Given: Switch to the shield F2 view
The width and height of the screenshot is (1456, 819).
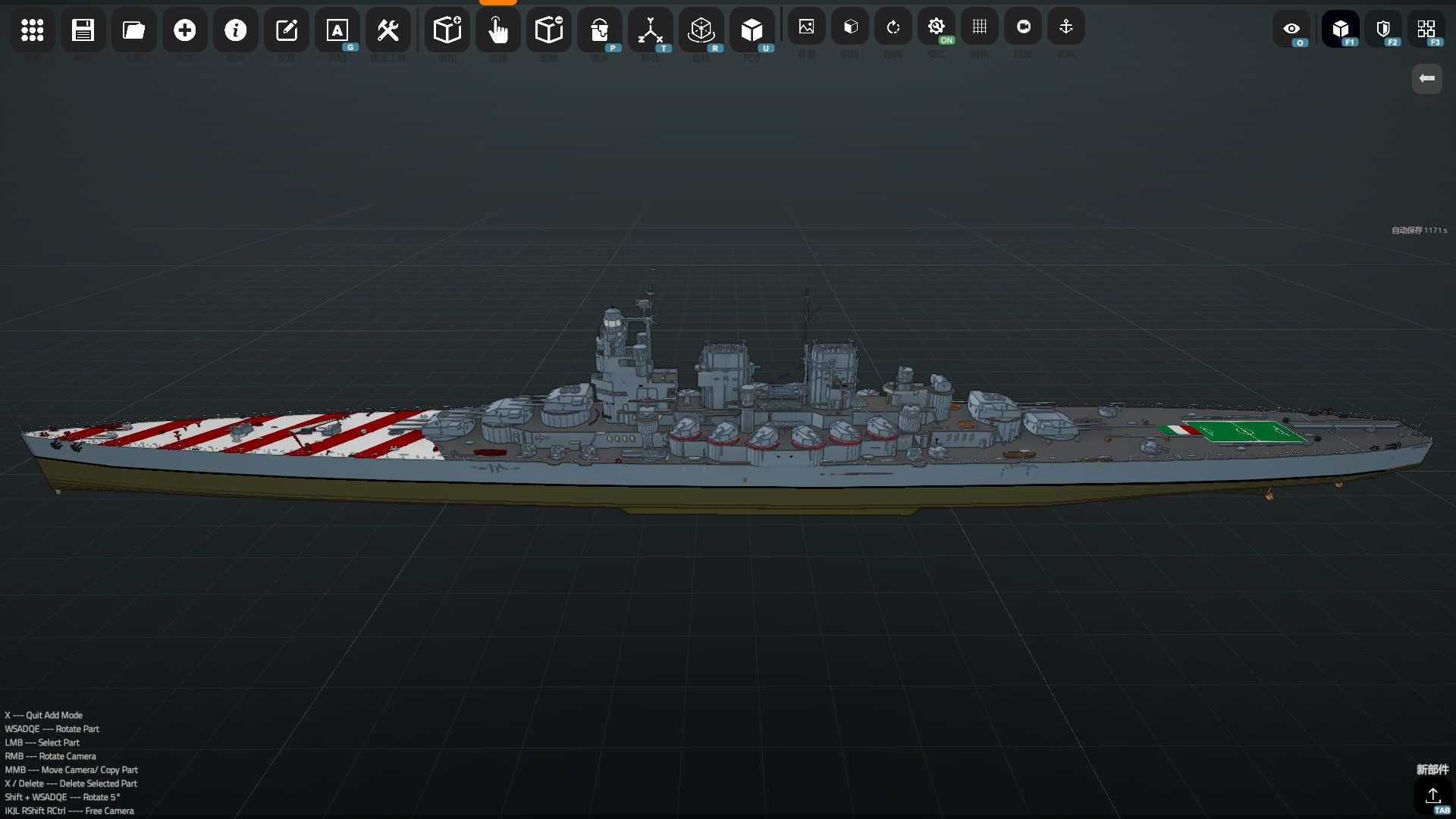Looking at the screenshot, I should click(x=1384, y=30).
